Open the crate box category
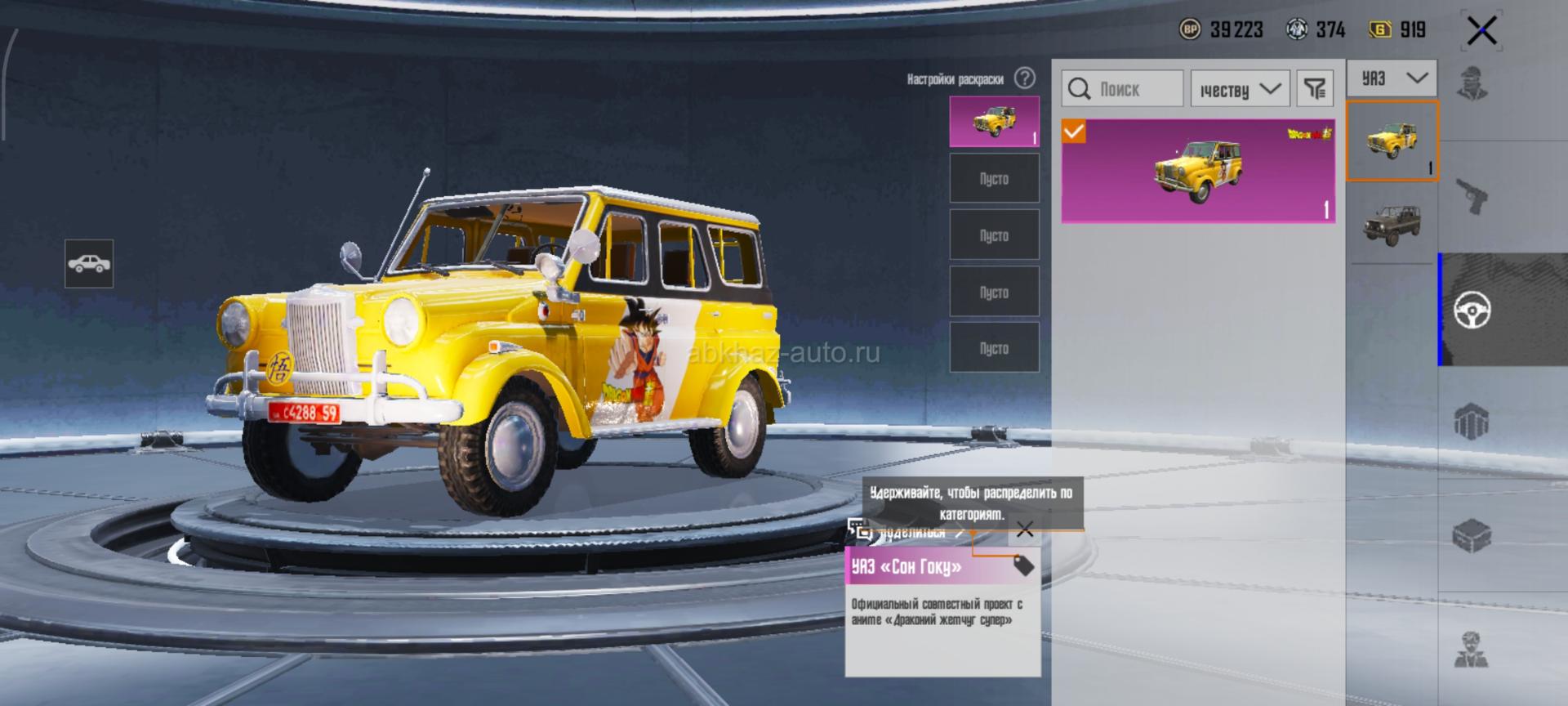 coord(1472,536)
